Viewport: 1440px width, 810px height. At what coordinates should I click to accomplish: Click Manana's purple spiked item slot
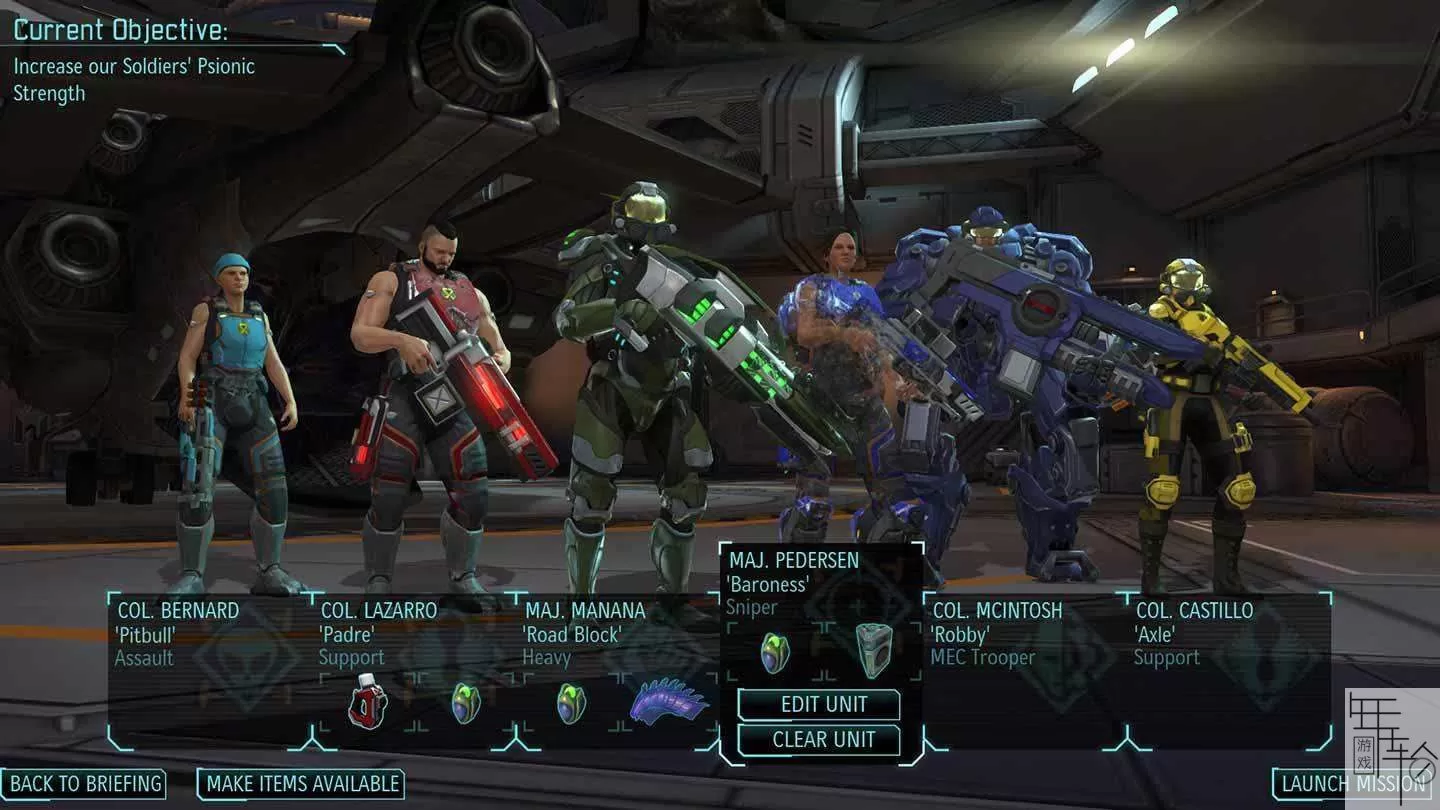[669, 701]
